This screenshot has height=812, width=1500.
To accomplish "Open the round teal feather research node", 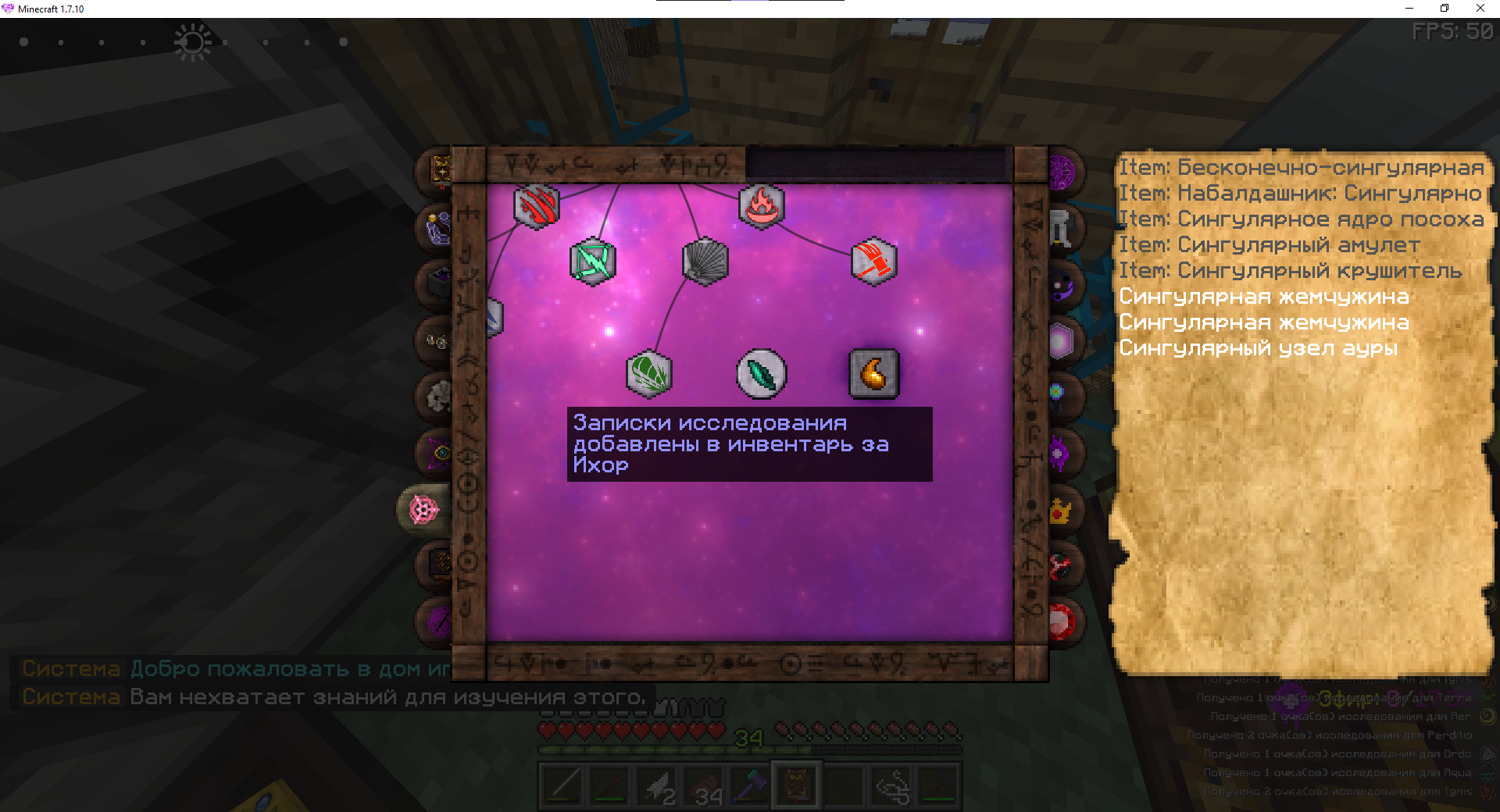I will (x=761, y=374).
